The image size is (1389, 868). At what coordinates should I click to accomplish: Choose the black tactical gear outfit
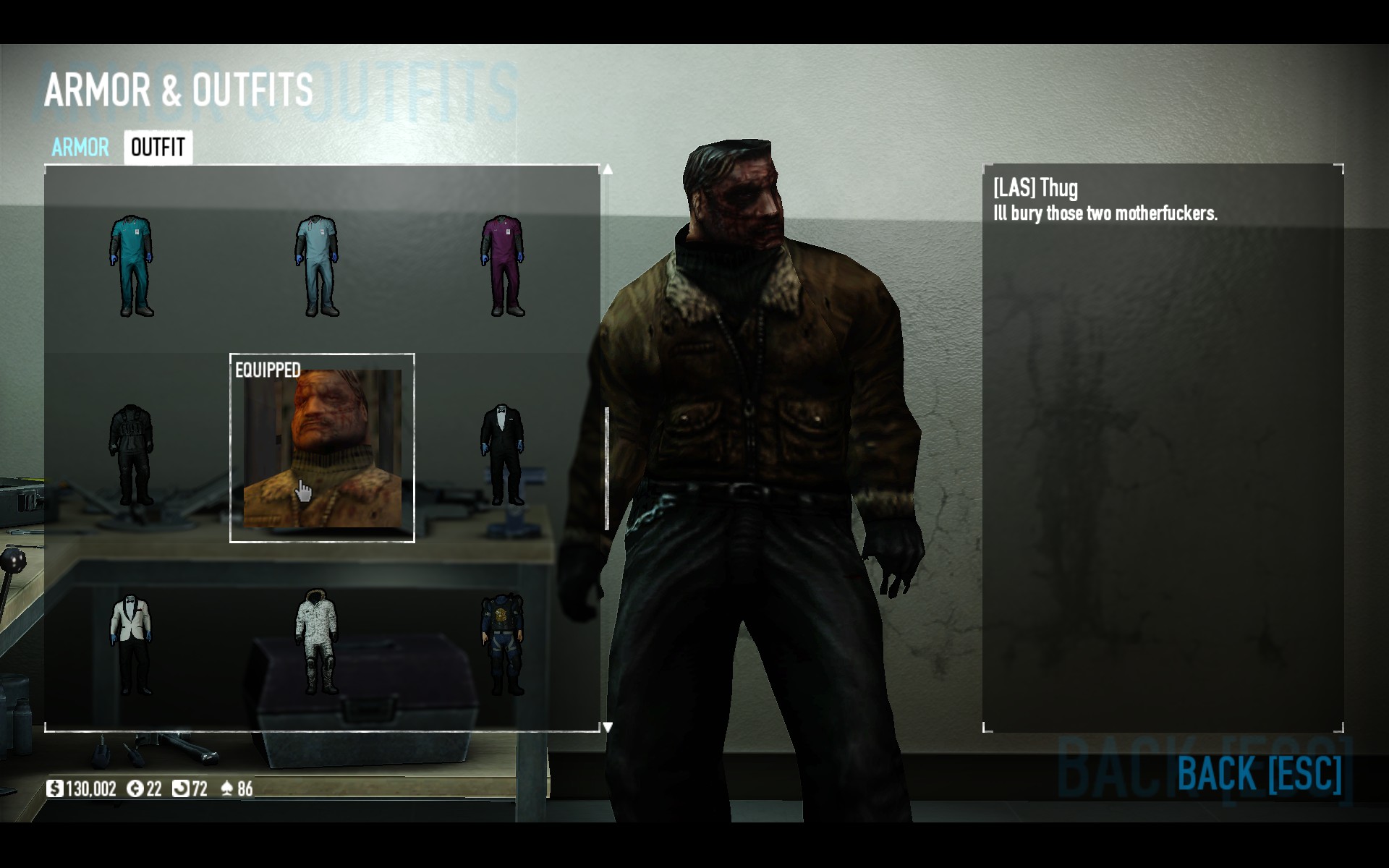pyautogui.click(x=132, y=454)
